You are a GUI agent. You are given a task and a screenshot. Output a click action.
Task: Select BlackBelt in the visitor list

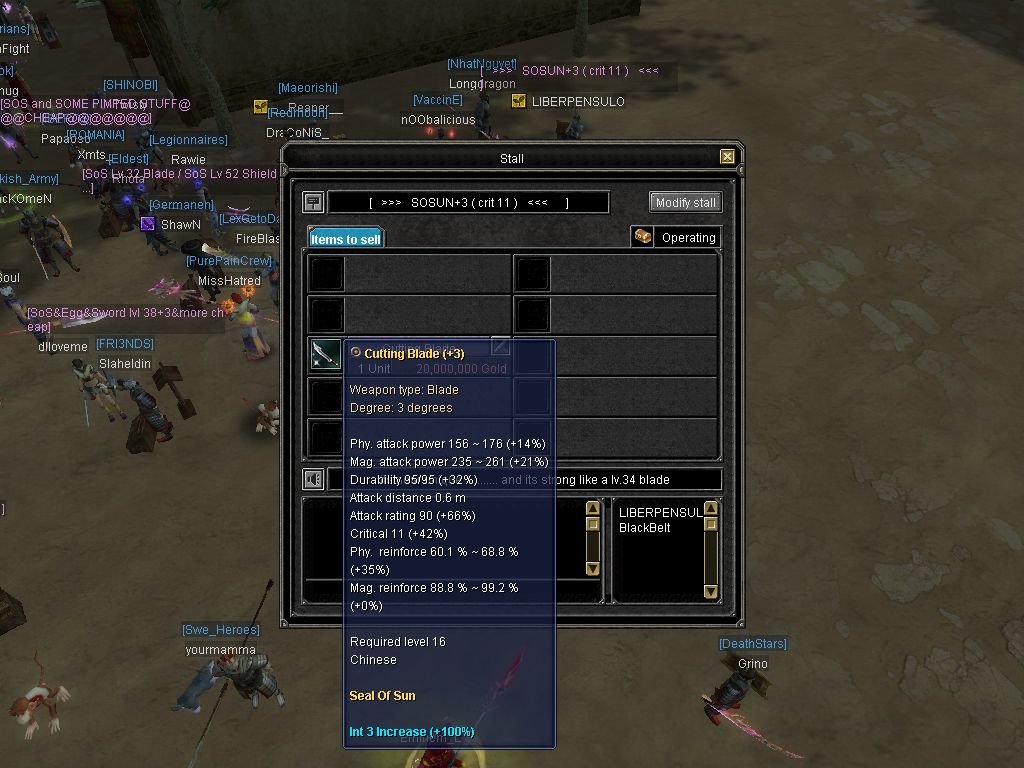(646, 528)
